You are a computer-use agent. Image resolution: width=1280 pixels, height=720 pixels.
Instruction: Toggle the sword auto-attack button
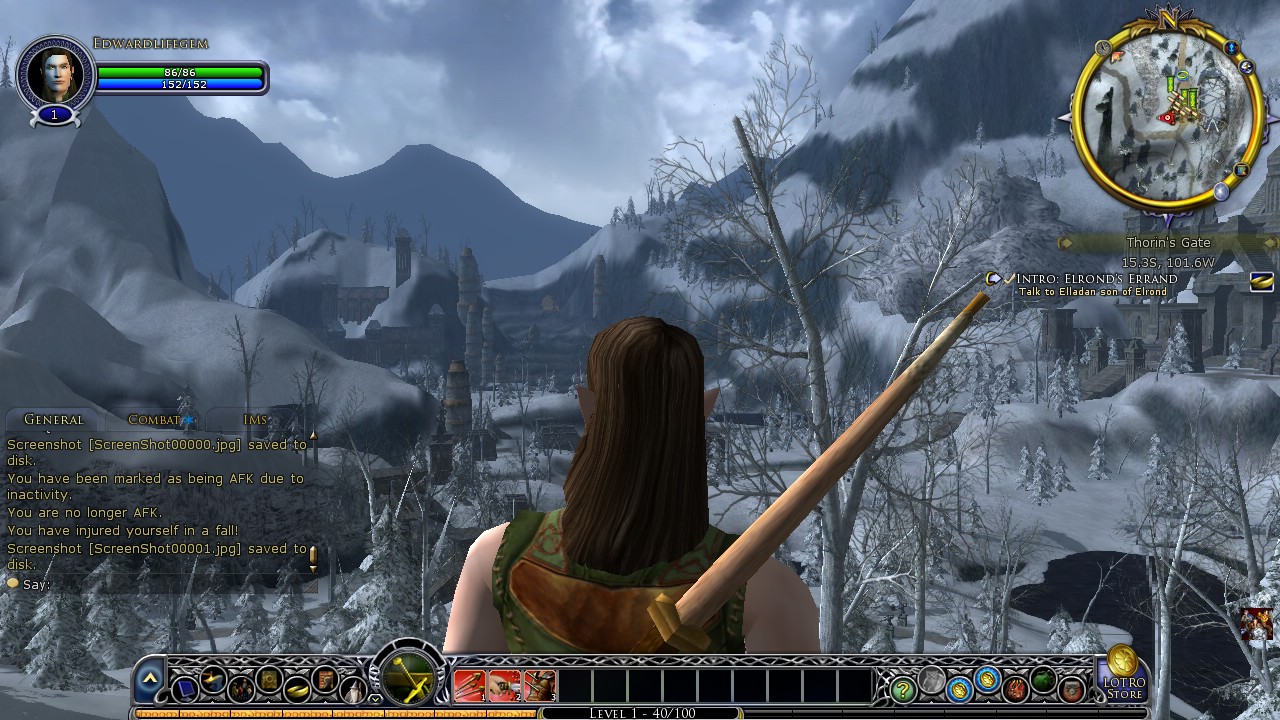[x=410, y=679]
